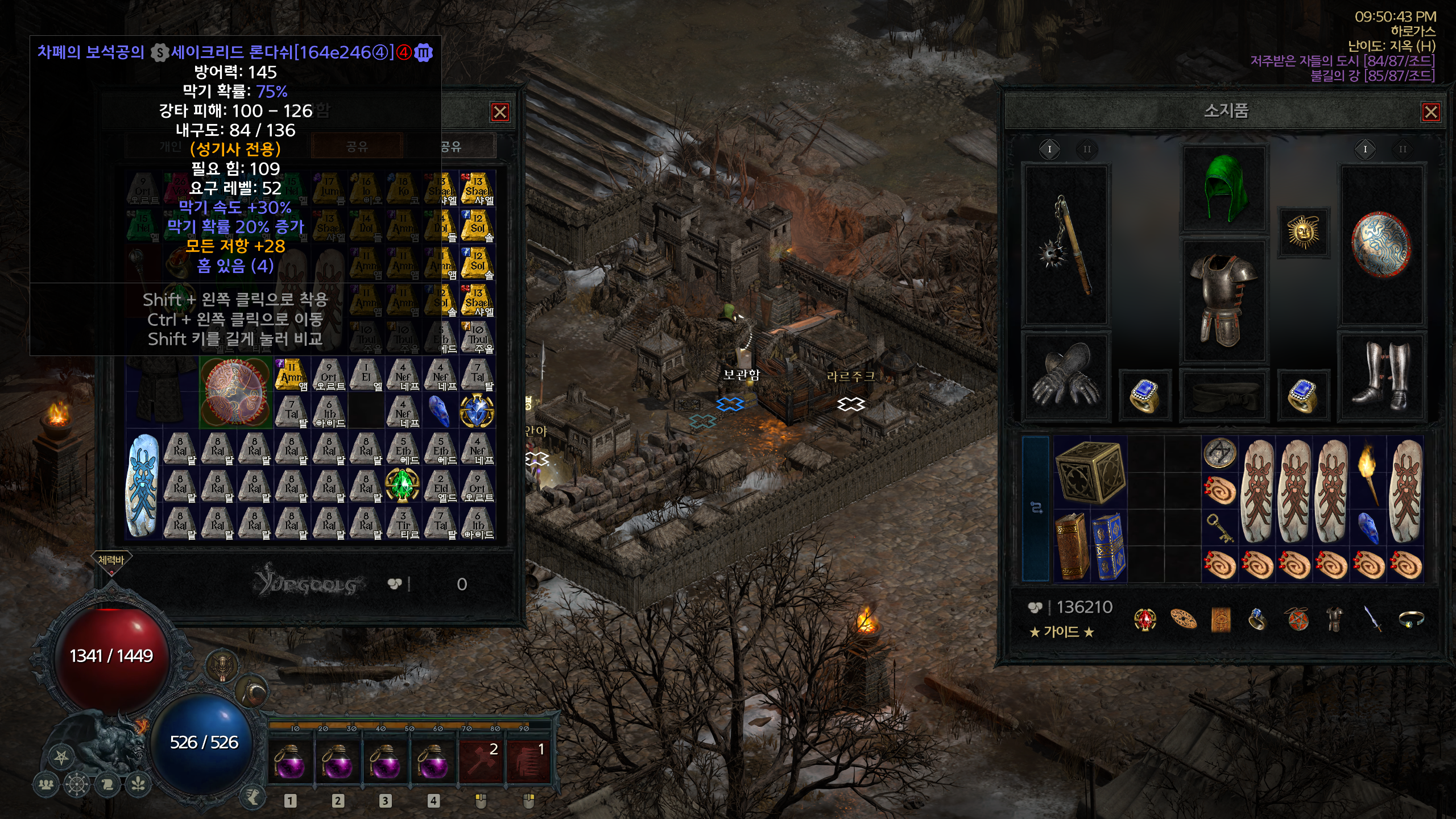Screen dimensions: 1456x819
Task: Open the quest scroll mini-menu button
Action: point(107,785)
